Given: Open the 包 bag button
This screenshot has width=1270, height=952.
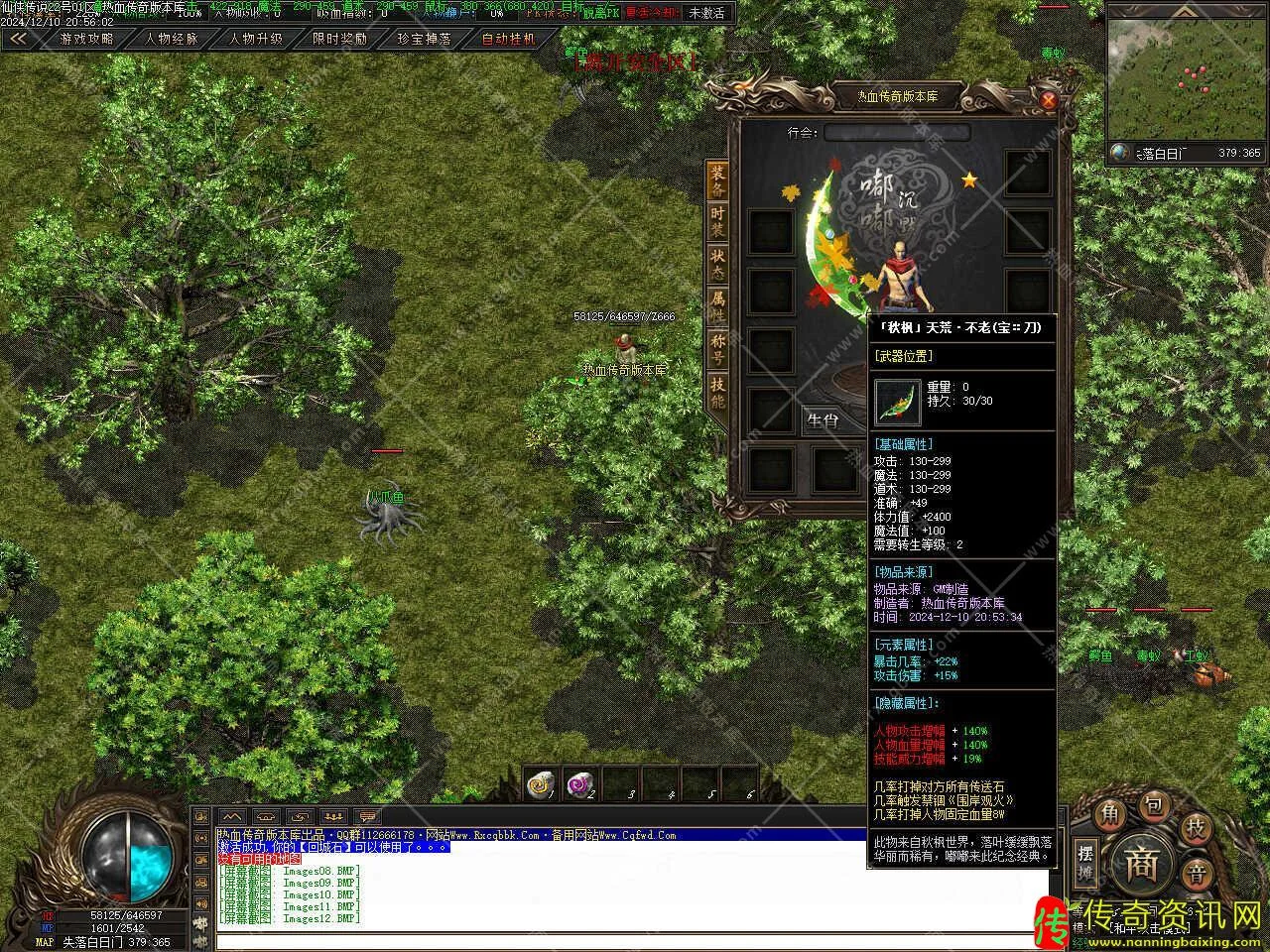Looking at the screenshot, I should pos(1153,805).
